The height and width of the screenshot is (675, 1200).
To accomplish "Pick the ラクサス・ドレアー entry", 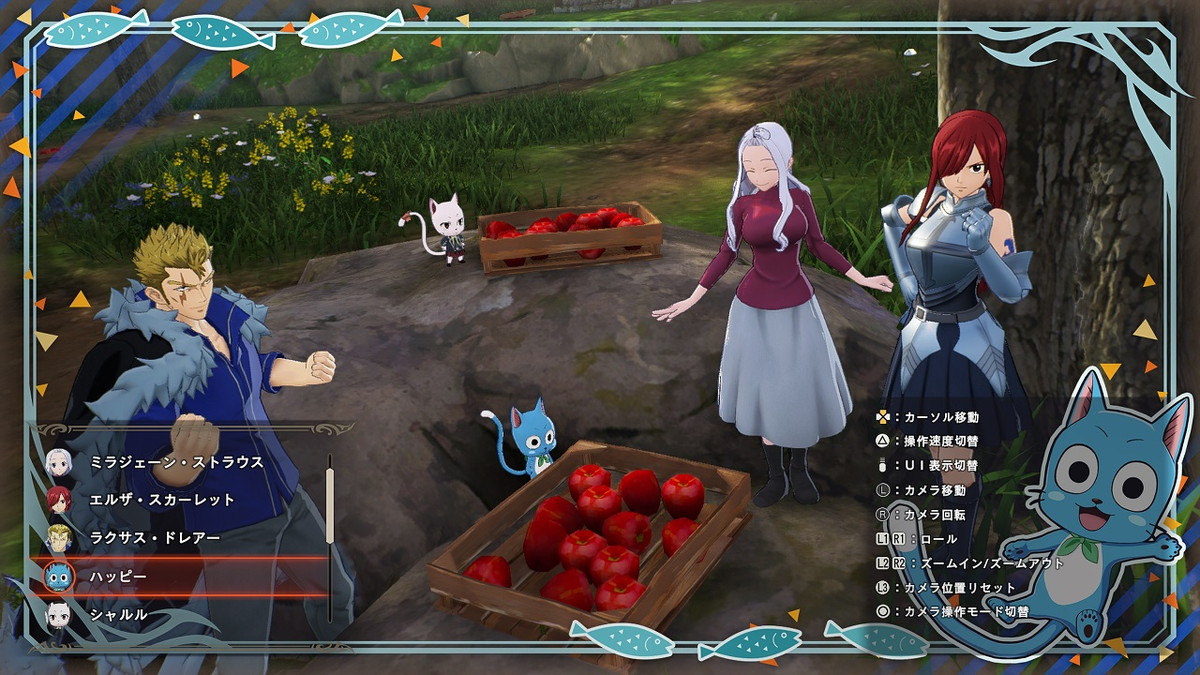I will tap(153, 538).
